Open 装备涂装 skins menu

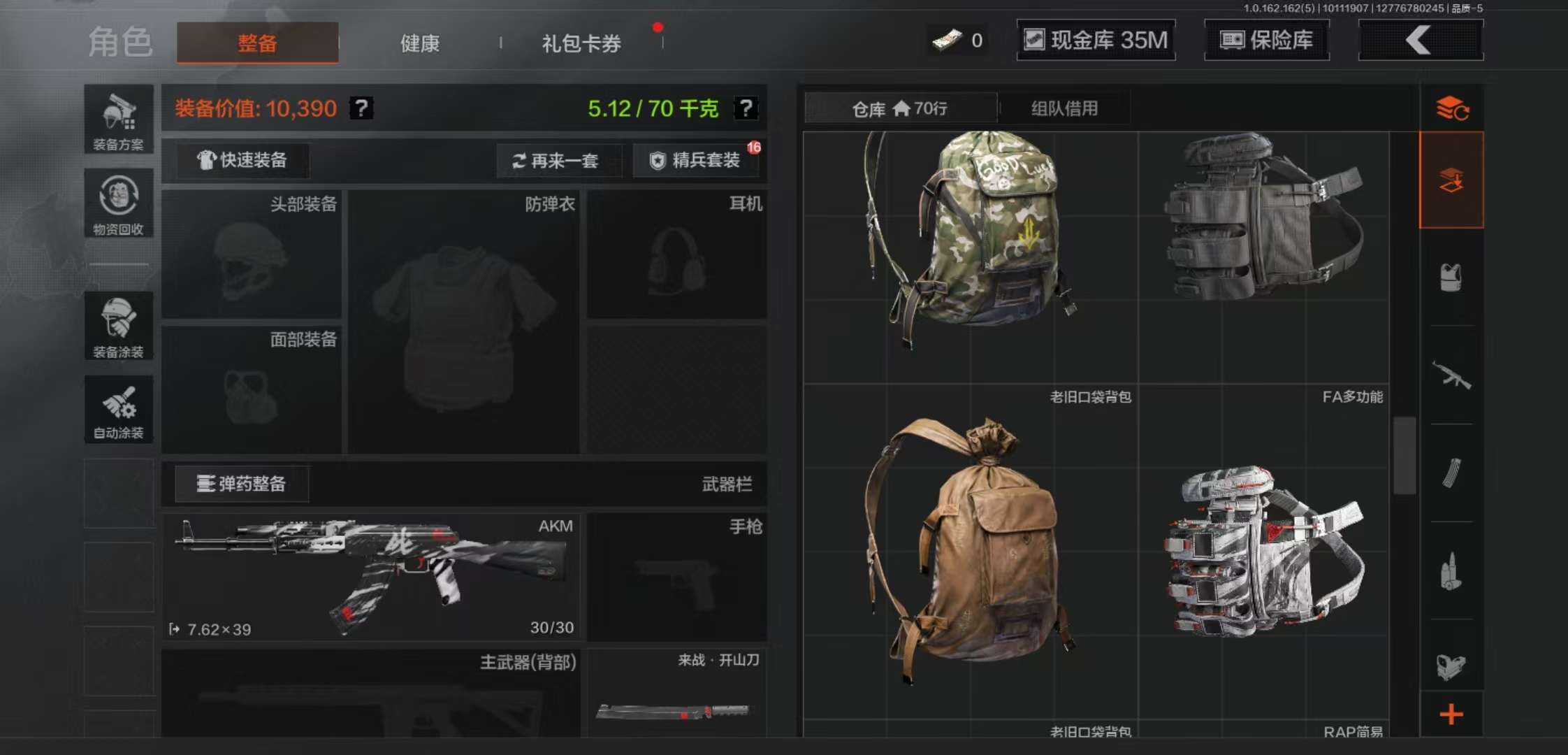click(x=119, y=326)
